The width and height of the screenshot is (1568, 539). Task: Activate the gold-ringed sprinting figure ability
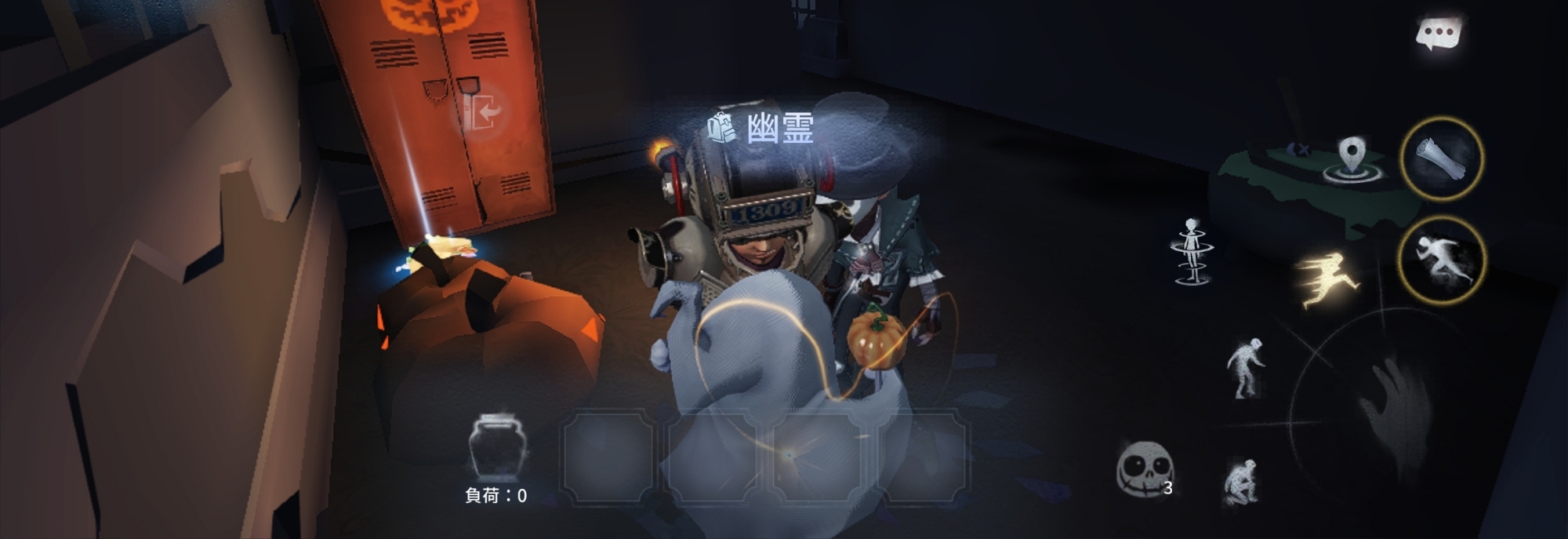[1441, 260]
